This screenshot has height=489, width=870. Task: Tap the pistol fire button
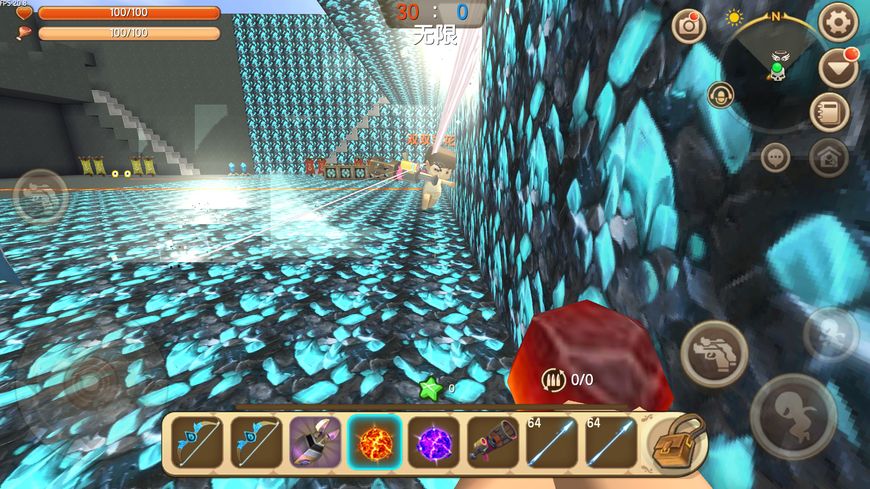(x=714, y=353)
